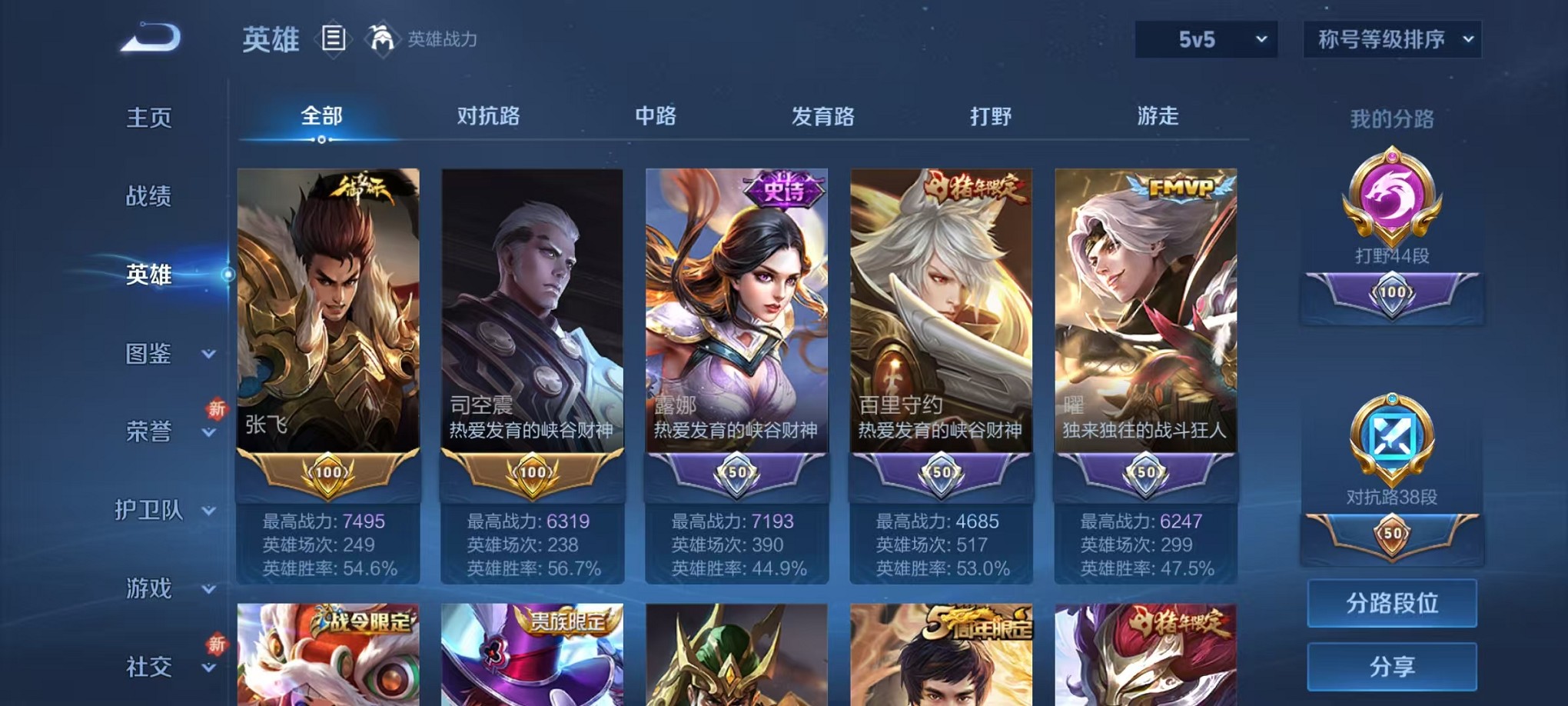The width and height of the screenshot is (1568, 706).
Task: Open the hero handbook icon beside 英雄
Action: point(334,38)
